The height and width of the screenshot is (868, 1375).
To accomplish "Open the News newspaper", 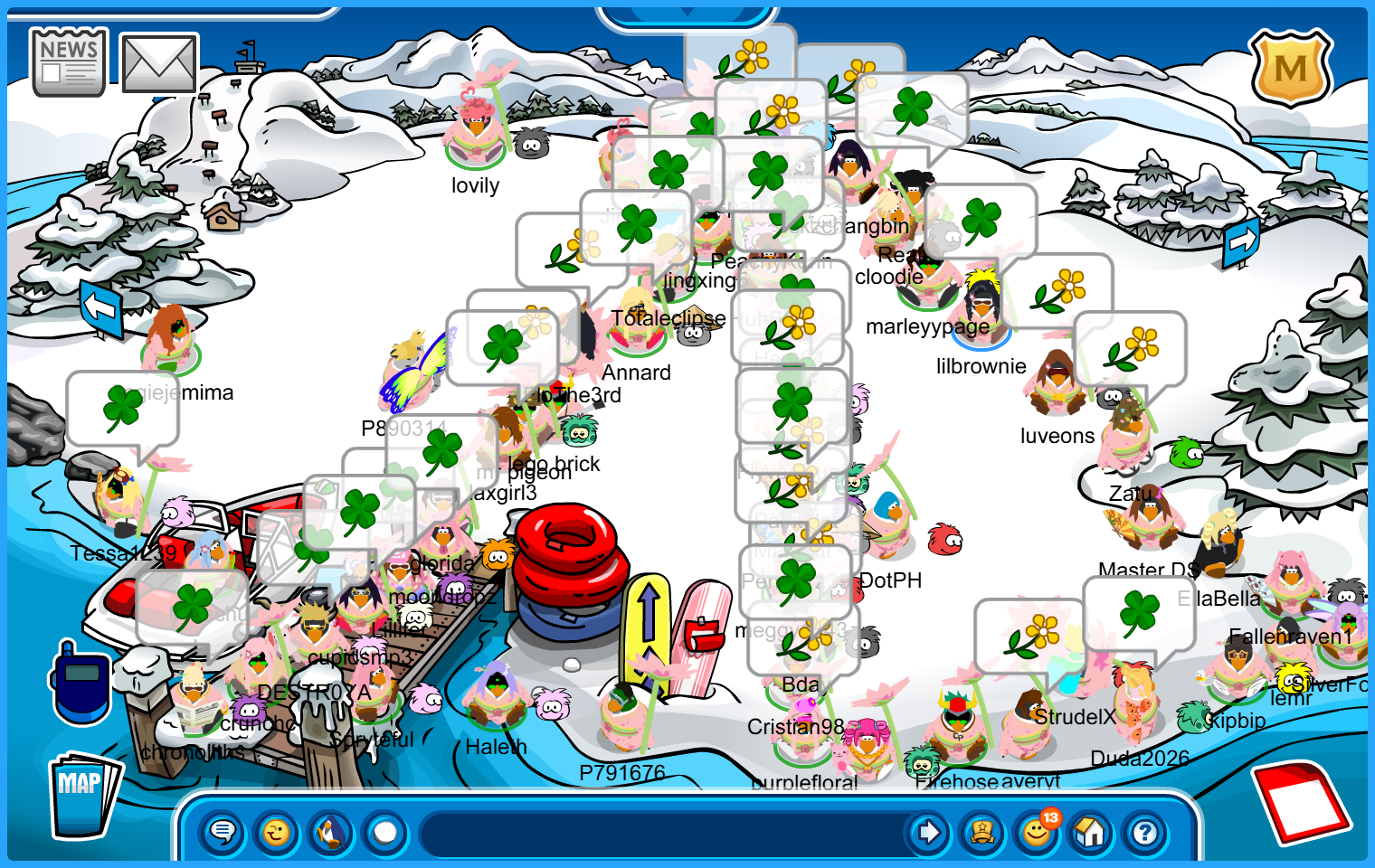I will pos(69,62).
